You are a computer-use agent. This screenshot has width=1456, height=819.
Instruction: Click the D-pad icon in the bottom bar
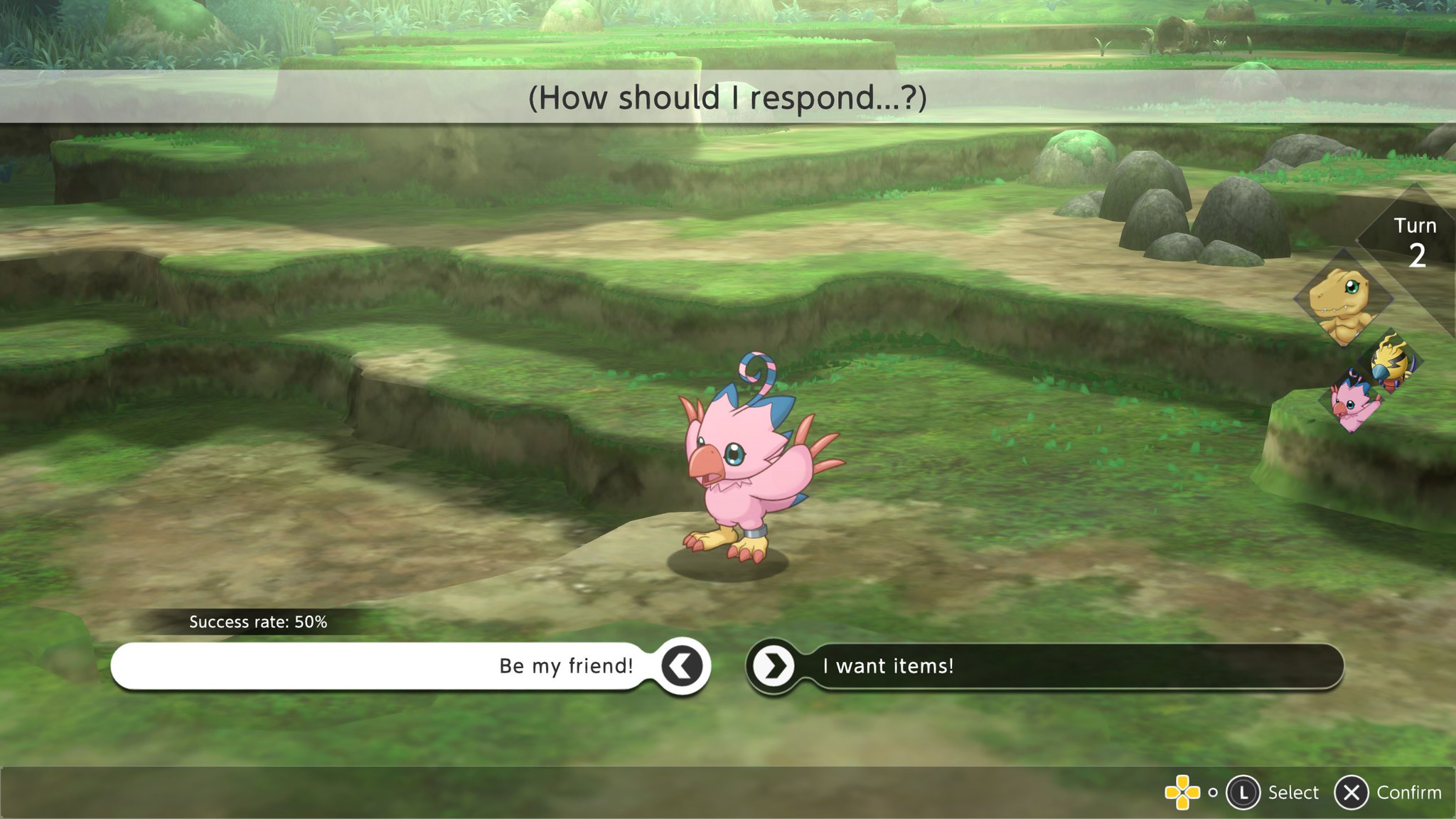click(x=1184, y=792)
